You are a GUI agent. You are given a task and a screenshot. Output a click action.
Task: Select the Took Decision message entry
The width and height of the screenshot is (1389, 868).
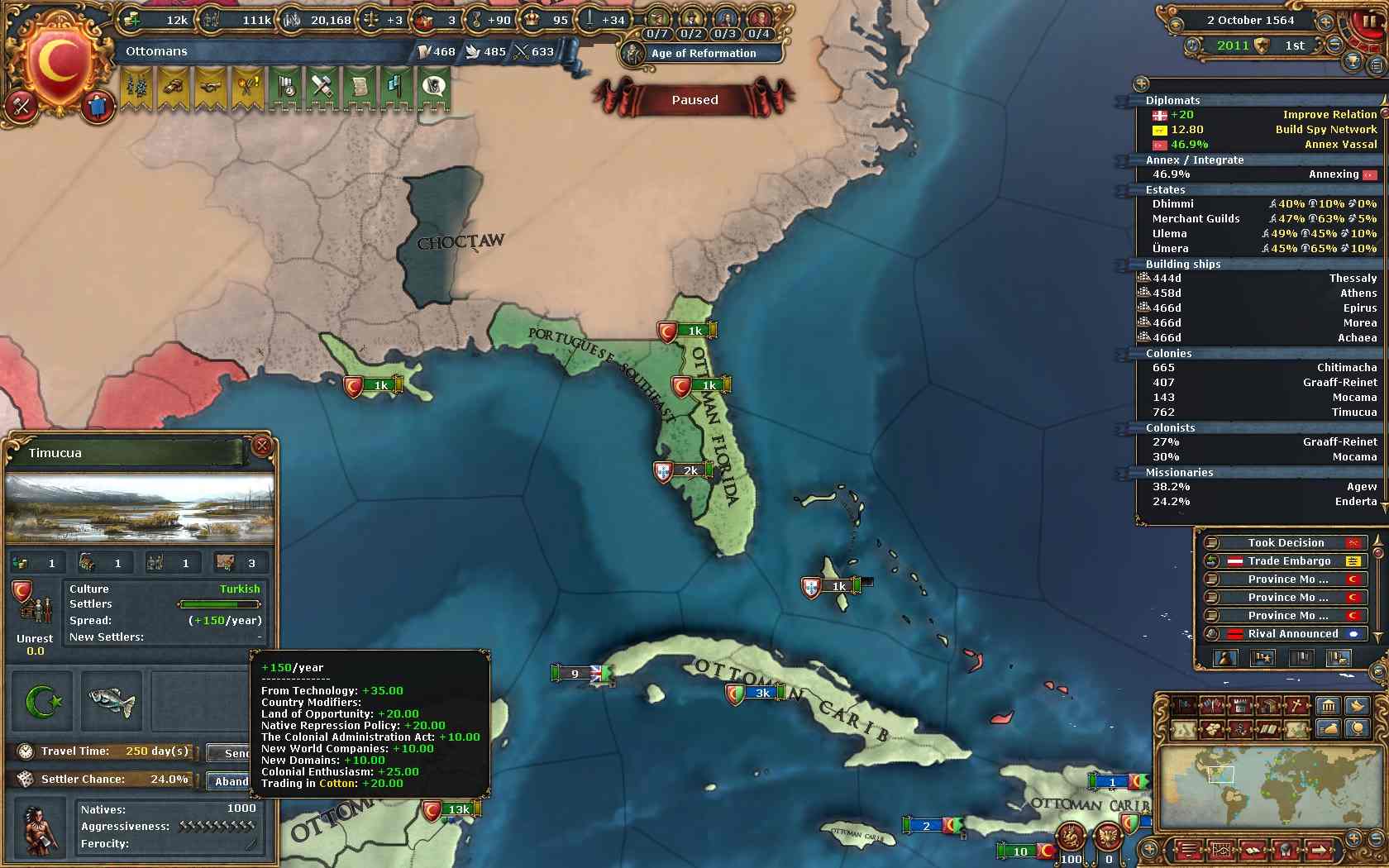pyautogui.click(x=1286, y=543)
